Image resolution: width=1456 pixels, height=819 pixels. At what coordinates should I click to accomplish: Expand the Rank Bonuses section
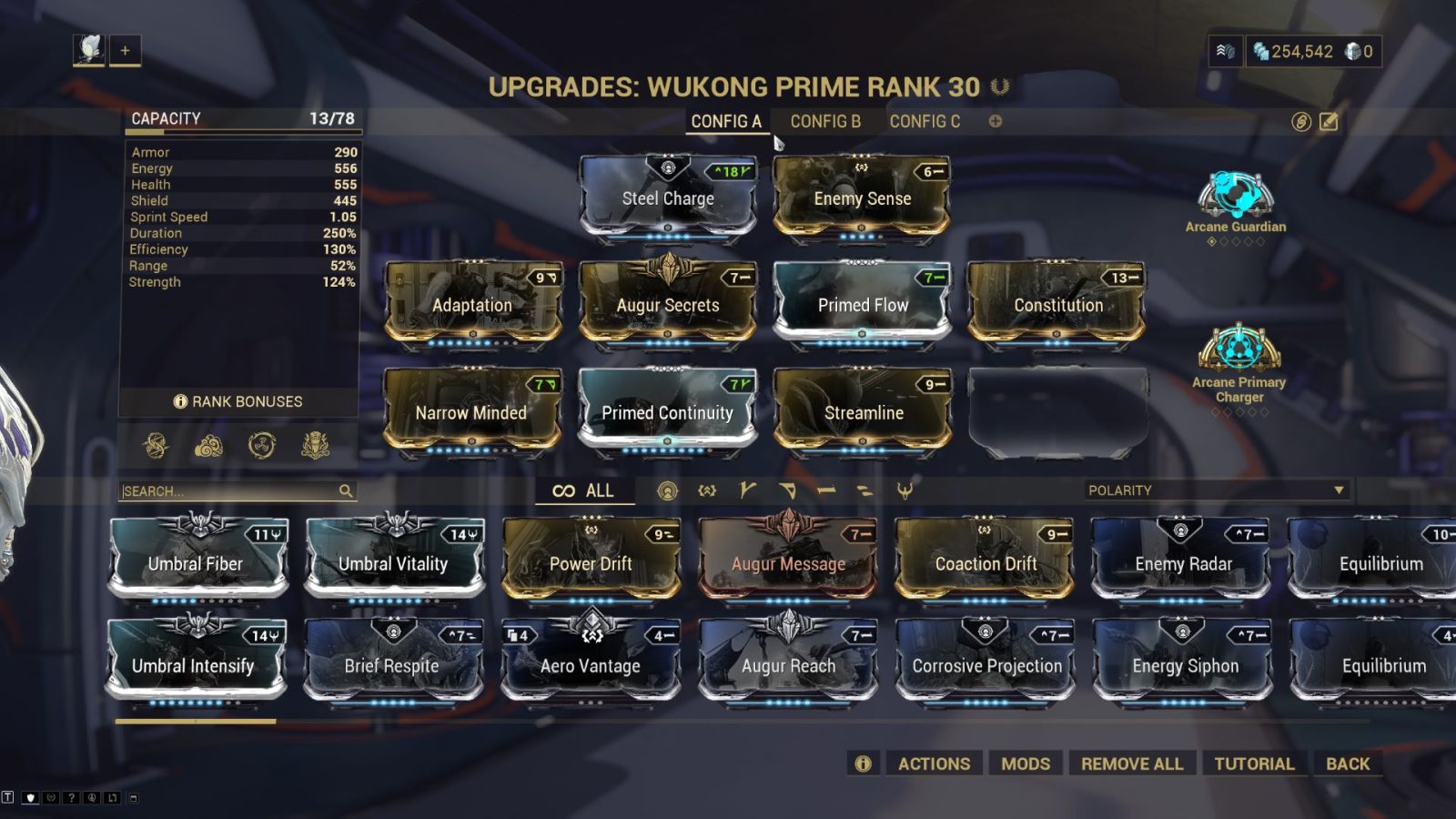(x=239, y=400)
